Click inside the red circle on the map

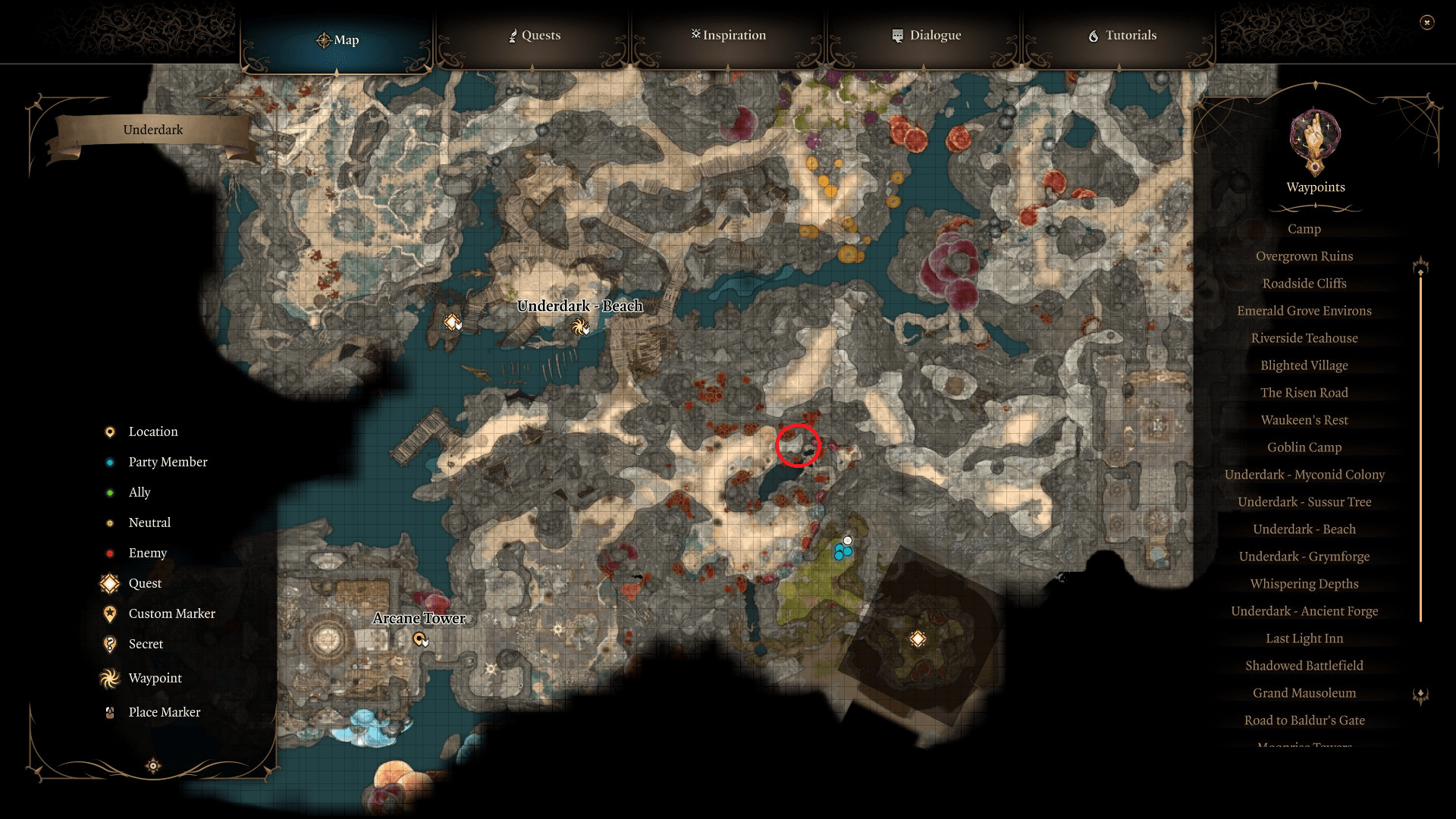(798, 447)
